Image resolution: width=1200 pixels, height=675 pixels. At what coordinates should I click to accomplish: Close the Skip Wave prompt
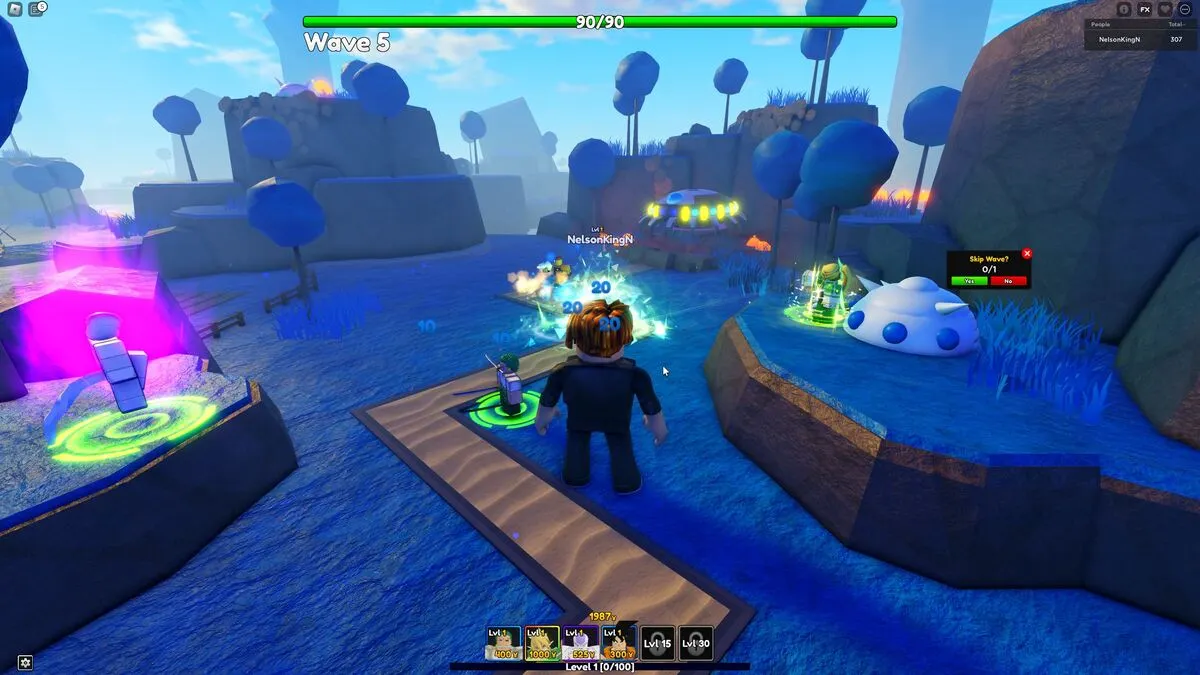(x=1026, y=254)
